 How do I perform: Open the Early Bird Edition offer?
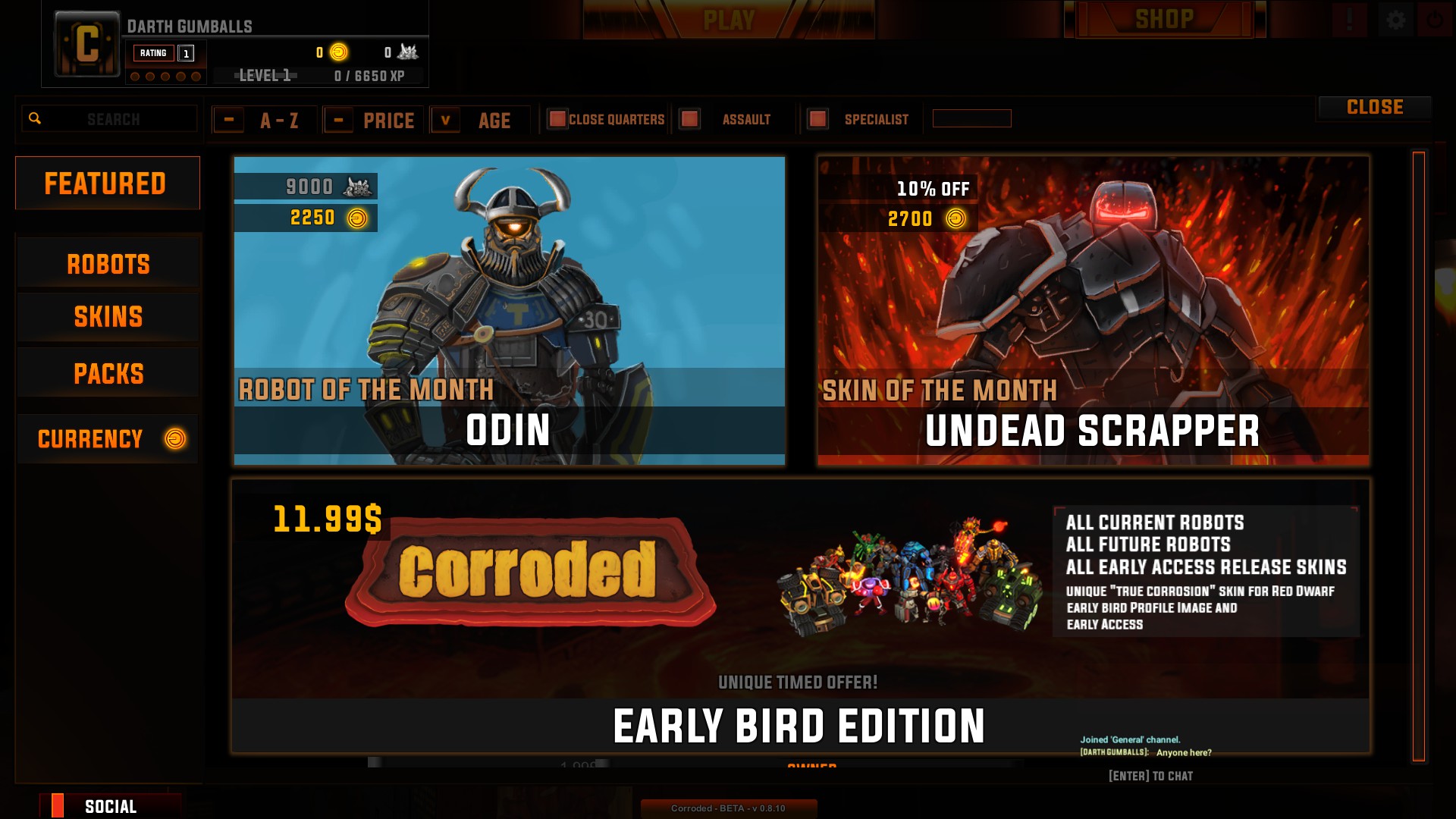[x=800, y=616]
